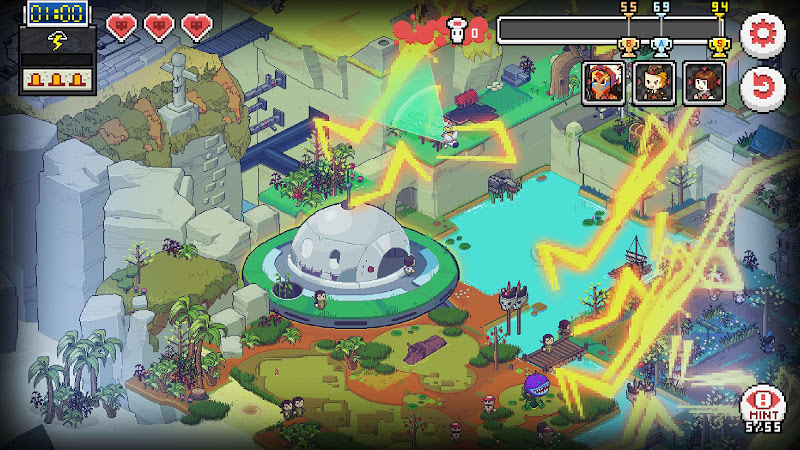
Task: Select the orange masked character portrait
Action: (x=605, y=83)
